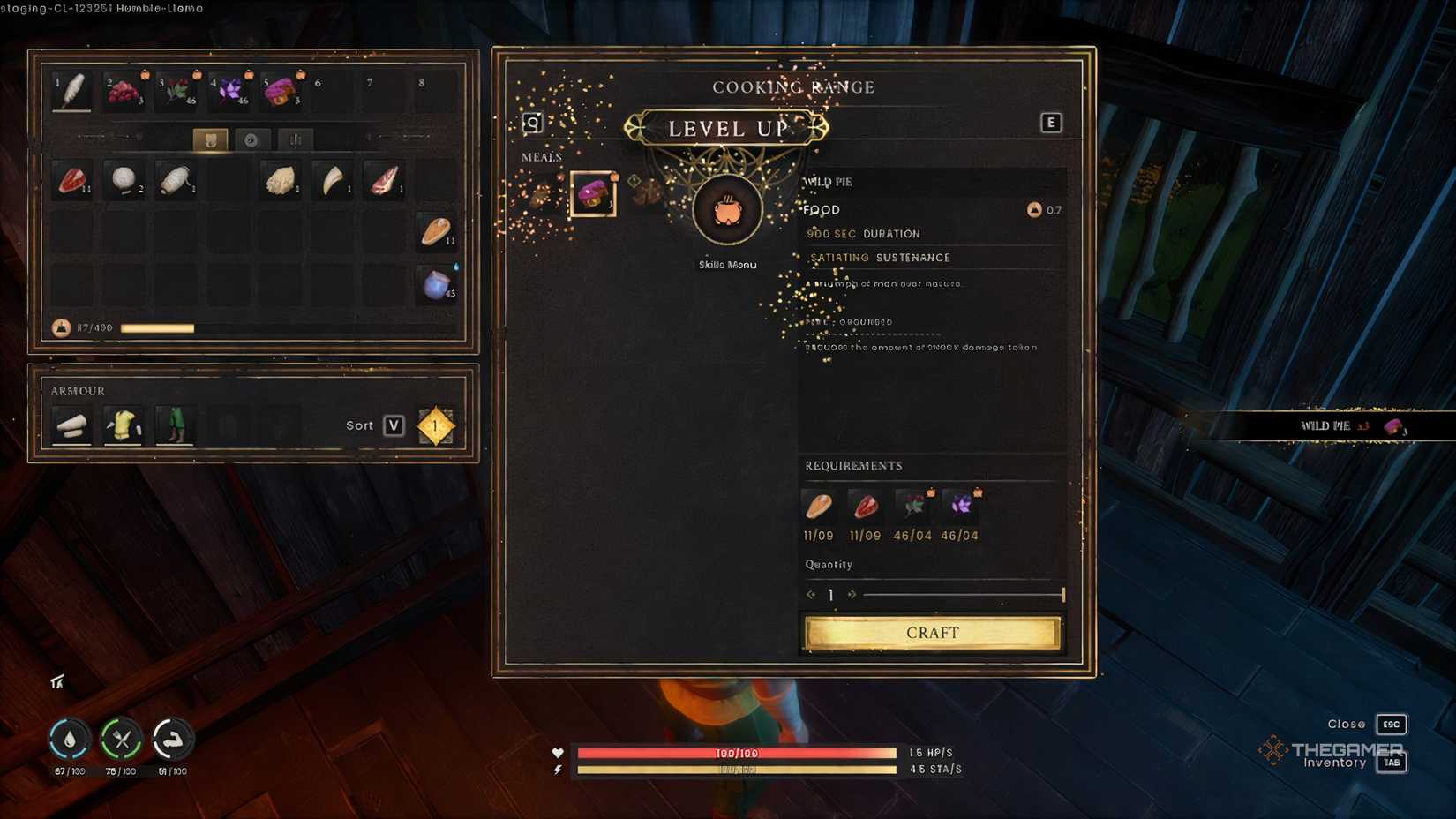Increase craft quantity with right arrow
1456x819 pixels.
click(852, 594)
